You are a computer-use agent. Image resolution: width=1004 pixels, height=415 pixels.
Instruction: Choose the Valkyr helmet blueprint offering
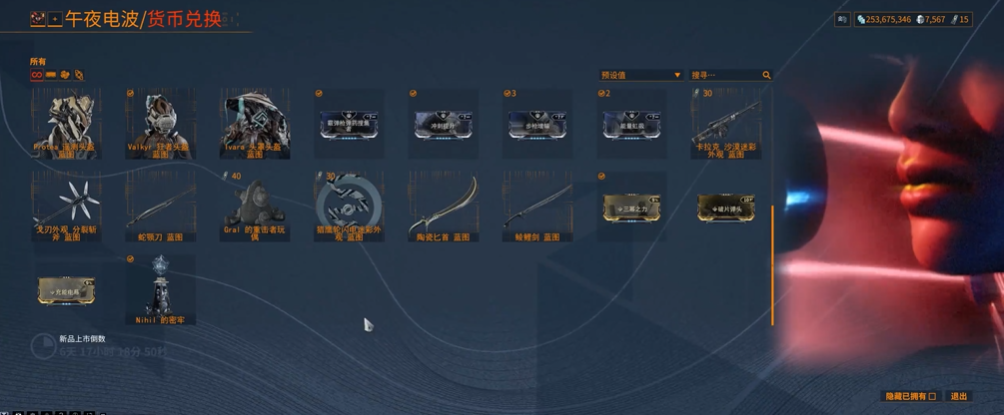(160, 124)
